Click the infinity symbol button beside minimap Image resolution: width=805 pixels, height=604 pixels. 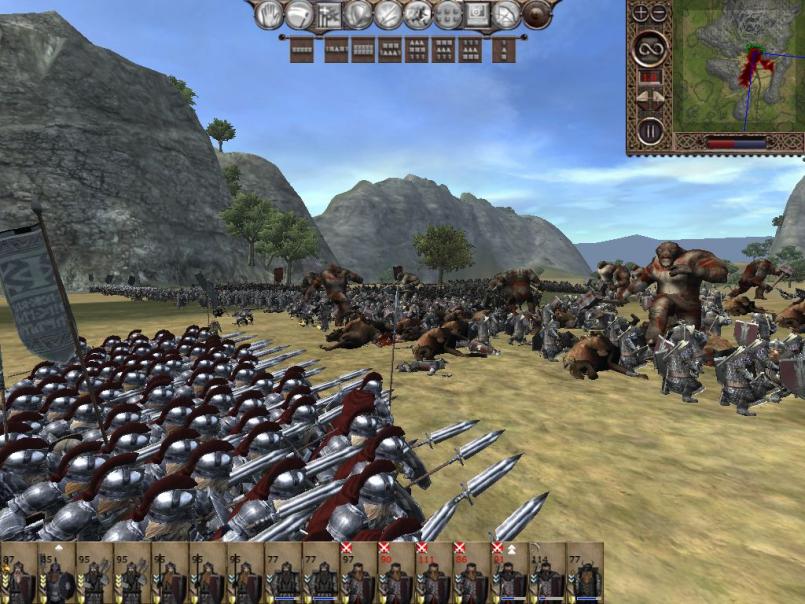651,46
